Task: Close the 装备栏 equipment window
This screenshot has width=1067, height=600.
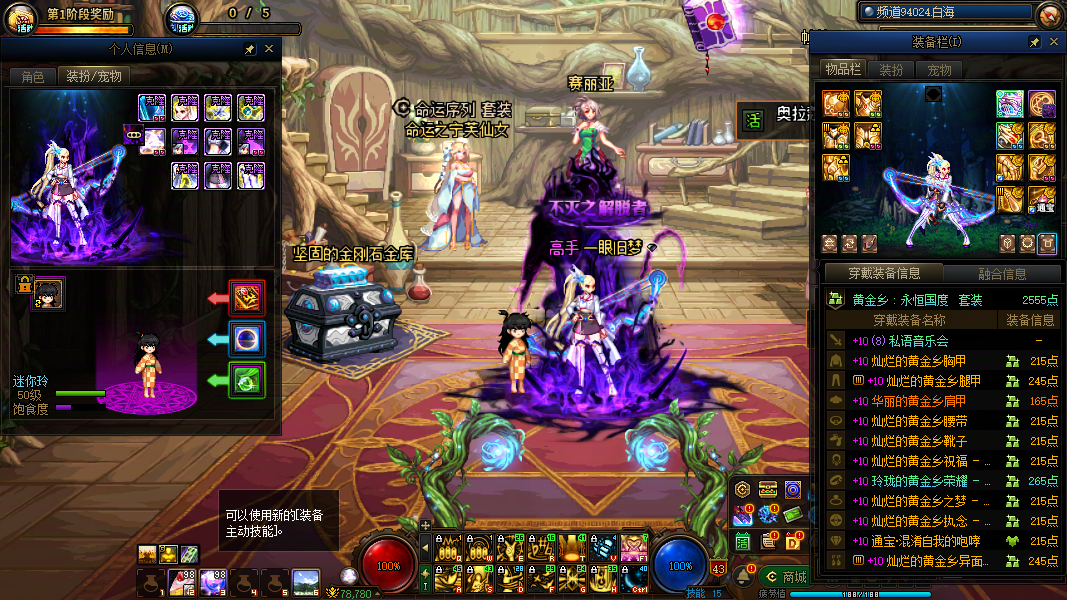Action: pyautogui.click(x=1053, y=42)
